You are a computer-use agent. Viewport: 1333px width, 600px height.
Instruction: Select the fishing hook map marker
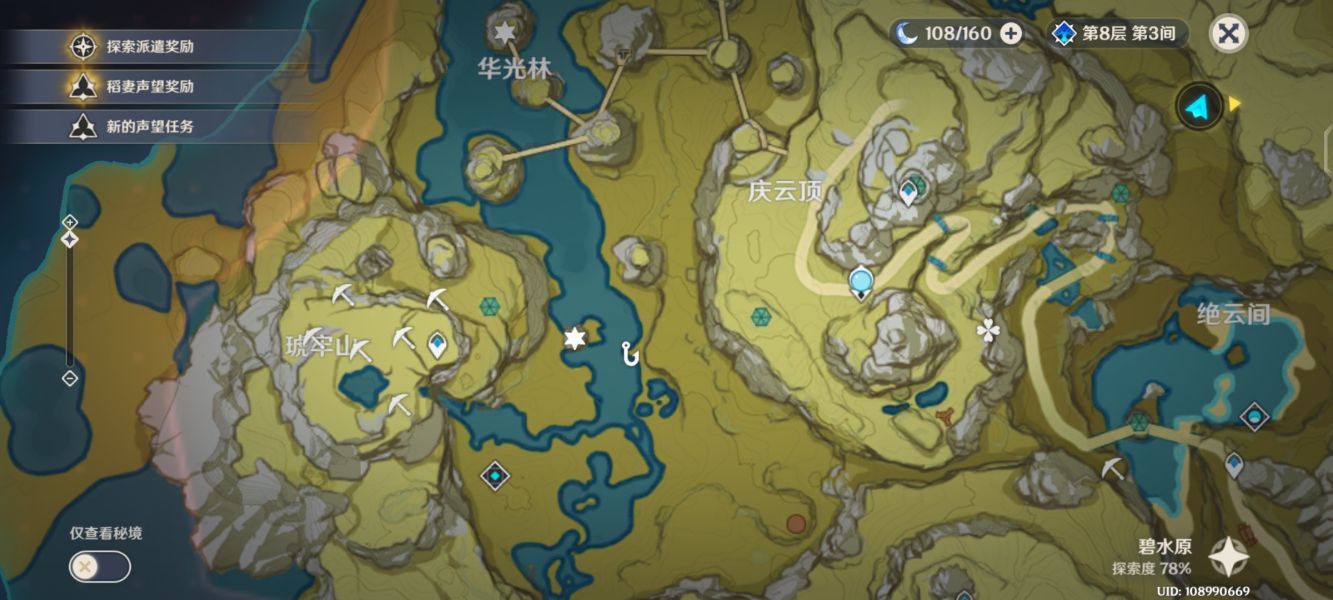point(629,352)
